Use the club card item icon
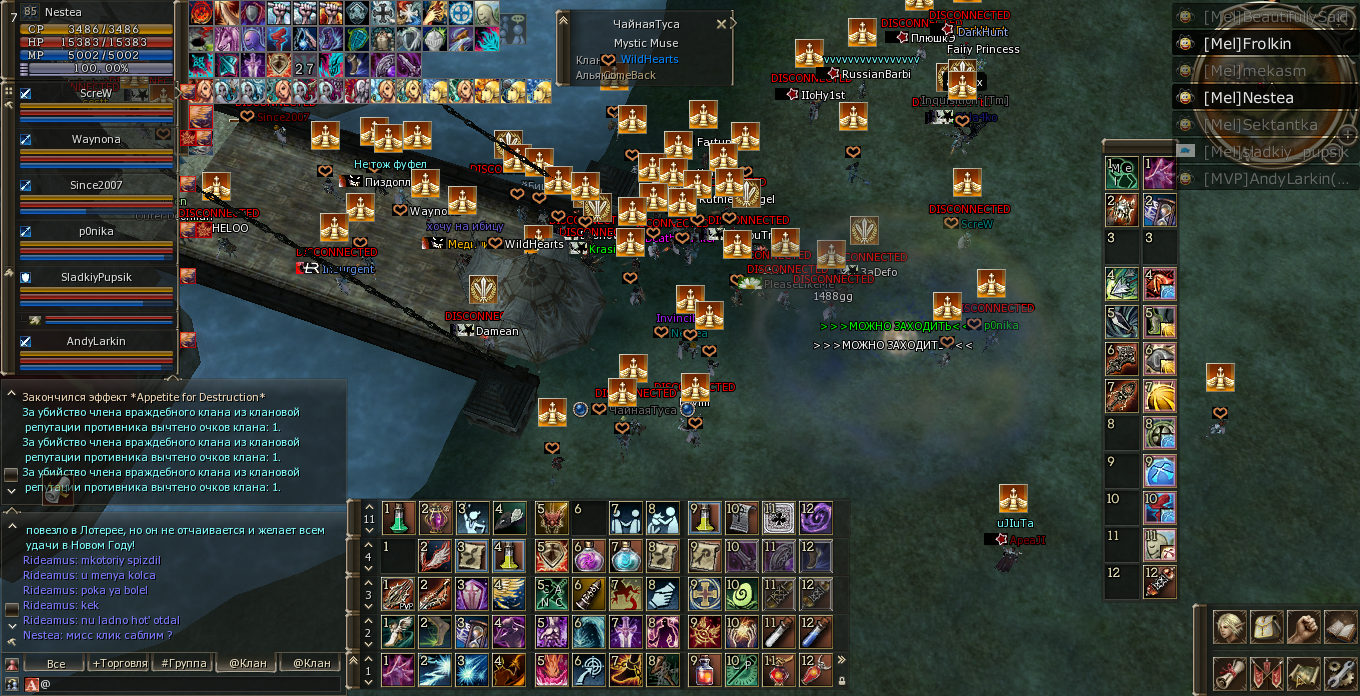Image resolution: width=1360 pixels, height=696 pixels. (778, 518)
